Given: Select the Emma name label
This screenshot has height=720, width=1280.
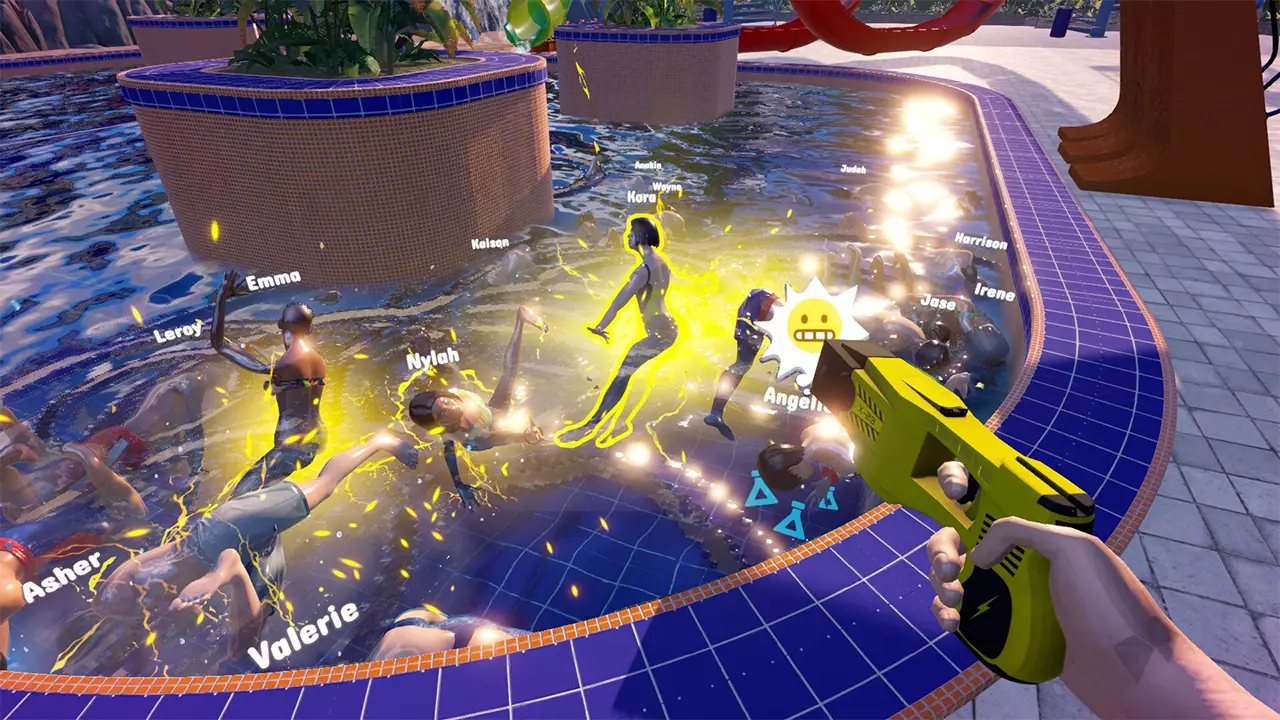Looking at the screenshot, I should pos(274,282).
